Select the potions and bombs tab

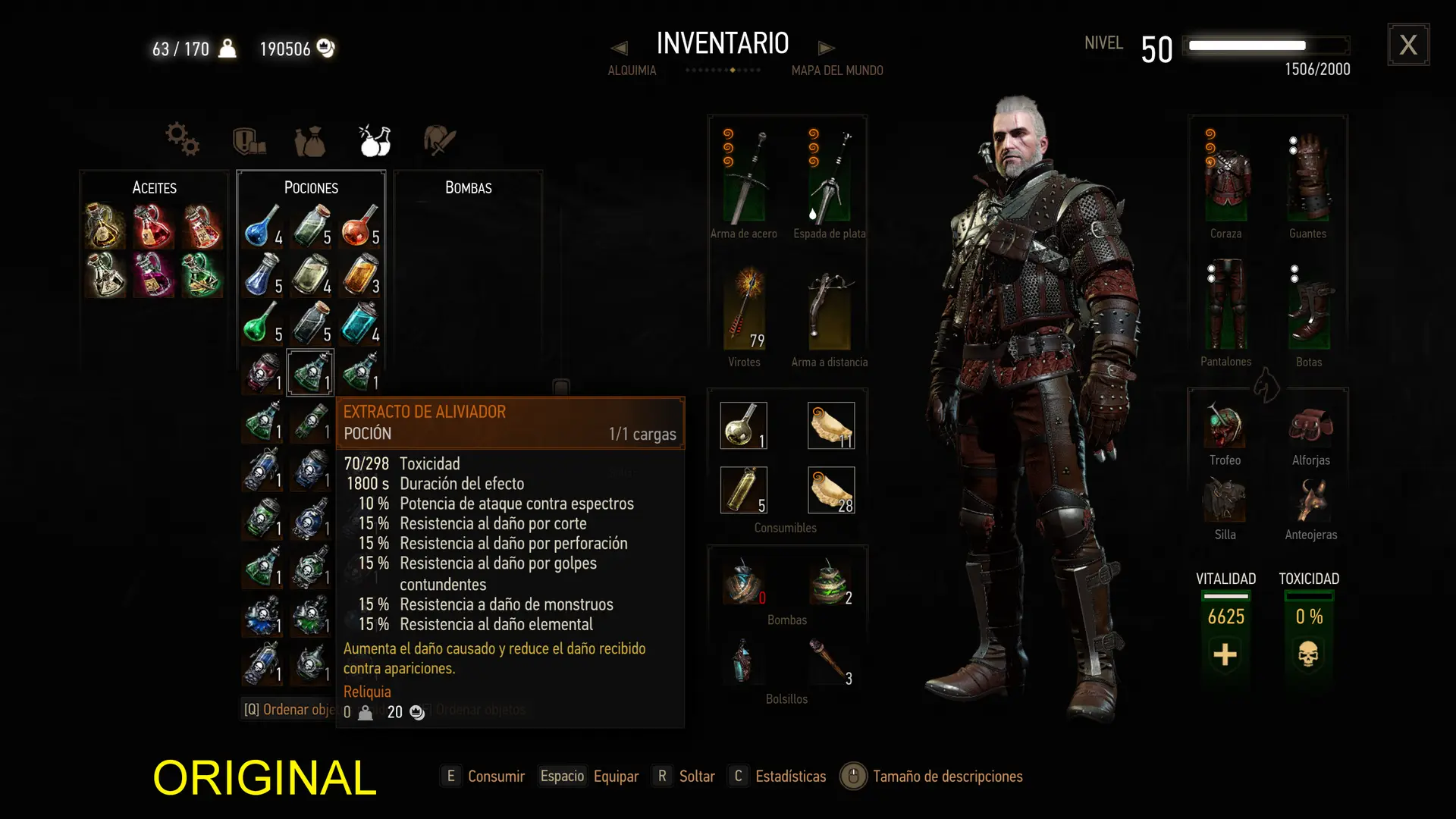(375, 140)
